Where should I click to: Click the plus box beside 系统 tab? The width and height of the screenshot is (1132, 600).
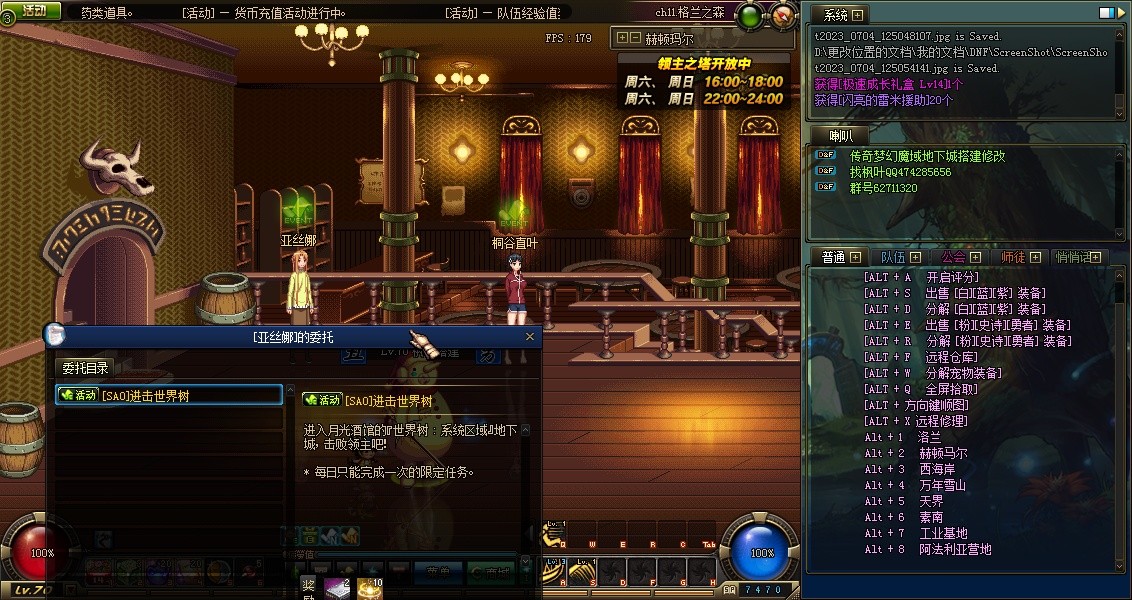click(x=857, y=15)
